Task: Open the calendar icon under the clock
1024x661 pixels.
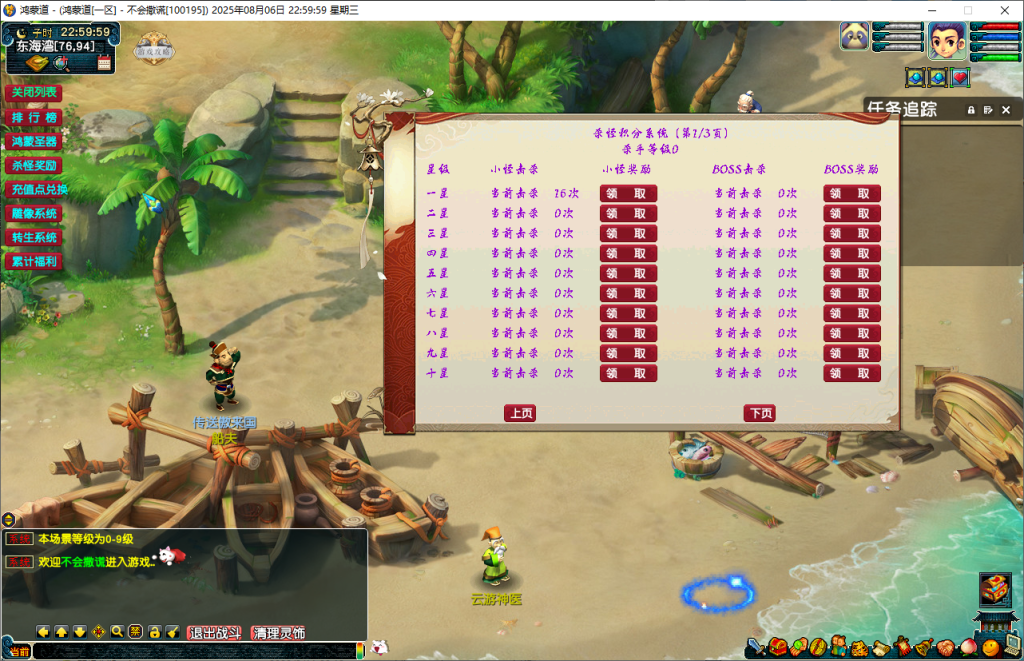Action: click(104, 64)
